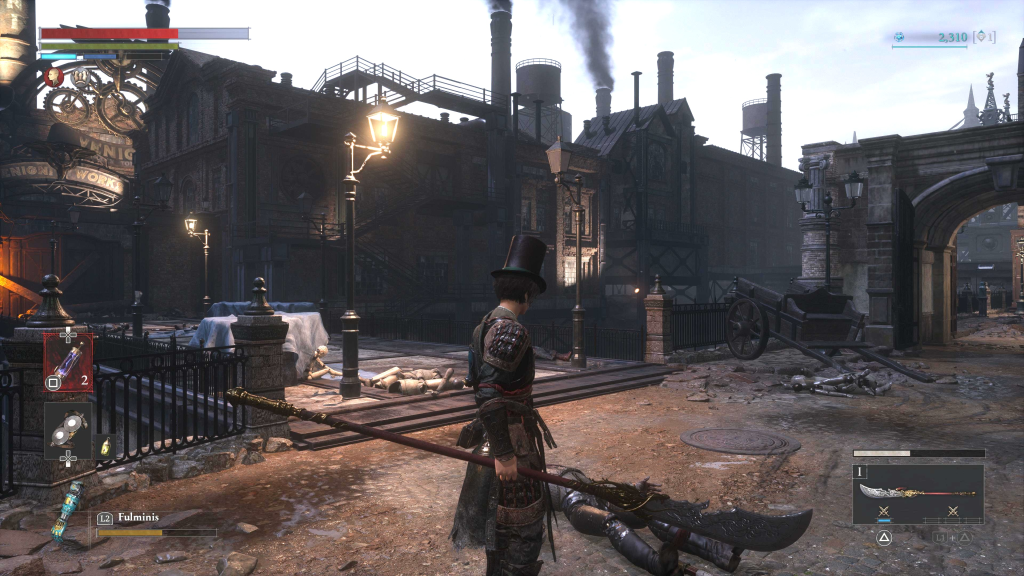Click the grey fist buff icon
The height and width of the screenshot is (576, 1024).
(78, 76)
